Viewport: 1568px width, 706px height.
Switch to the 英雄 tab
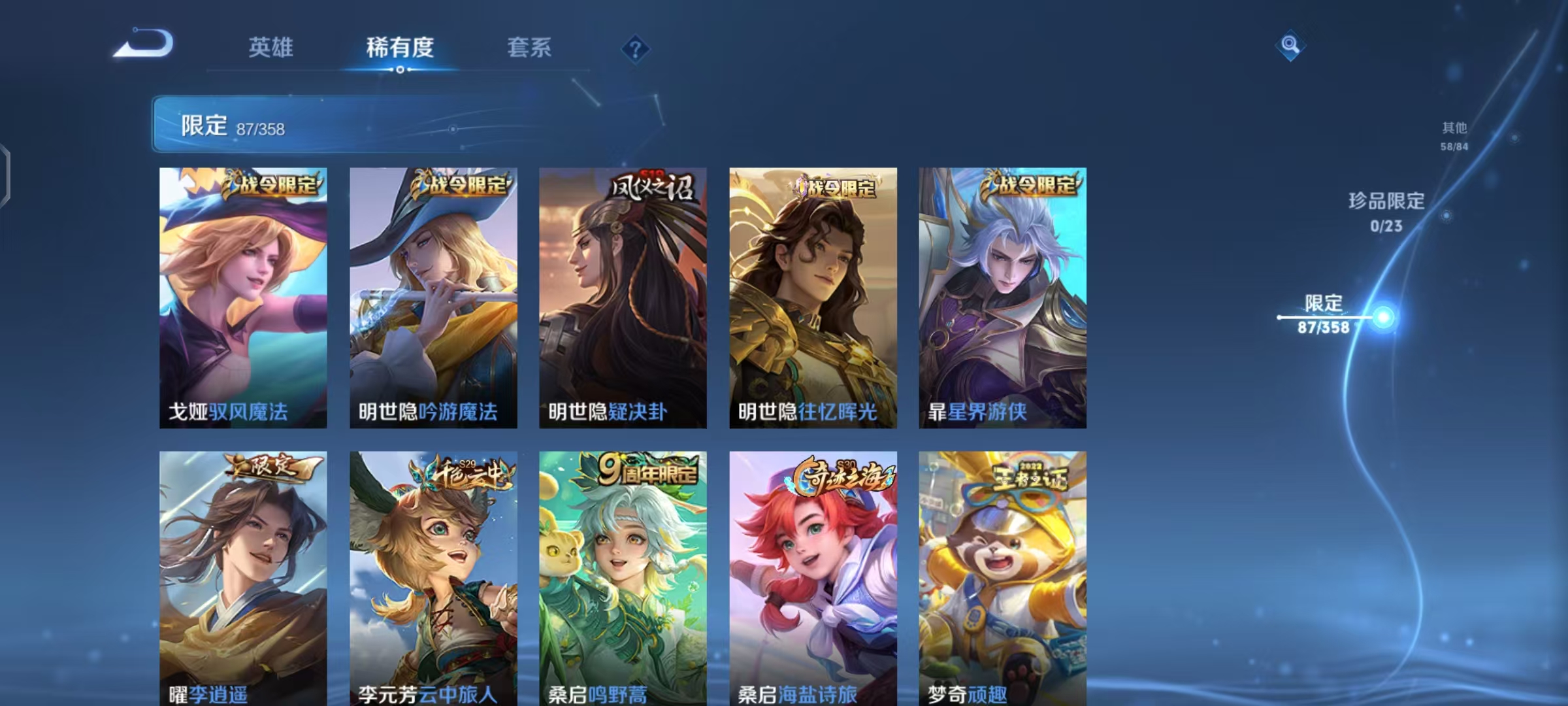[x=270, y=47]
